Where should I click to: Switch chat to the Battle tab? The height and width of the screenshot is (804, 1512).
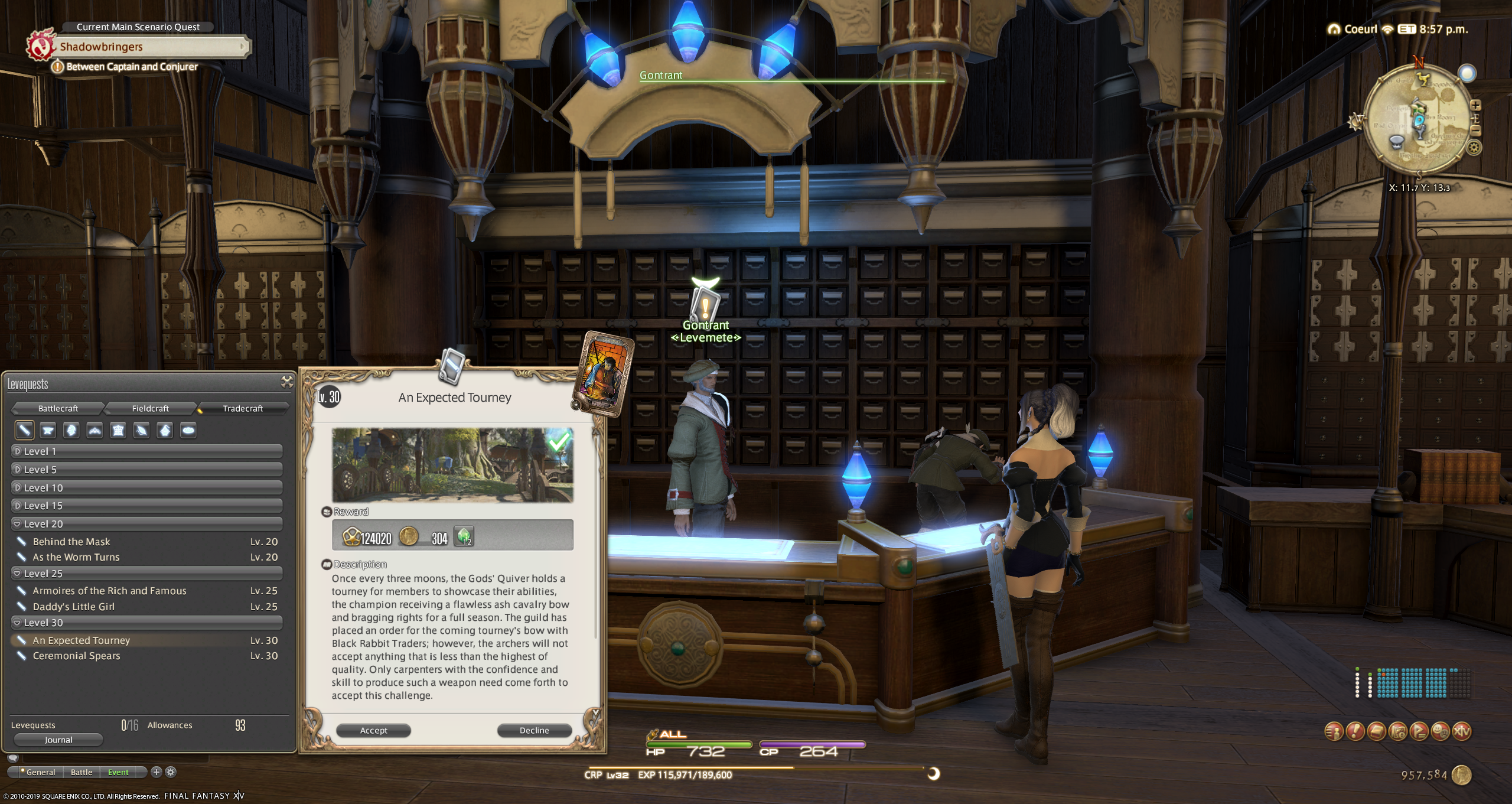tap(82, 772)
